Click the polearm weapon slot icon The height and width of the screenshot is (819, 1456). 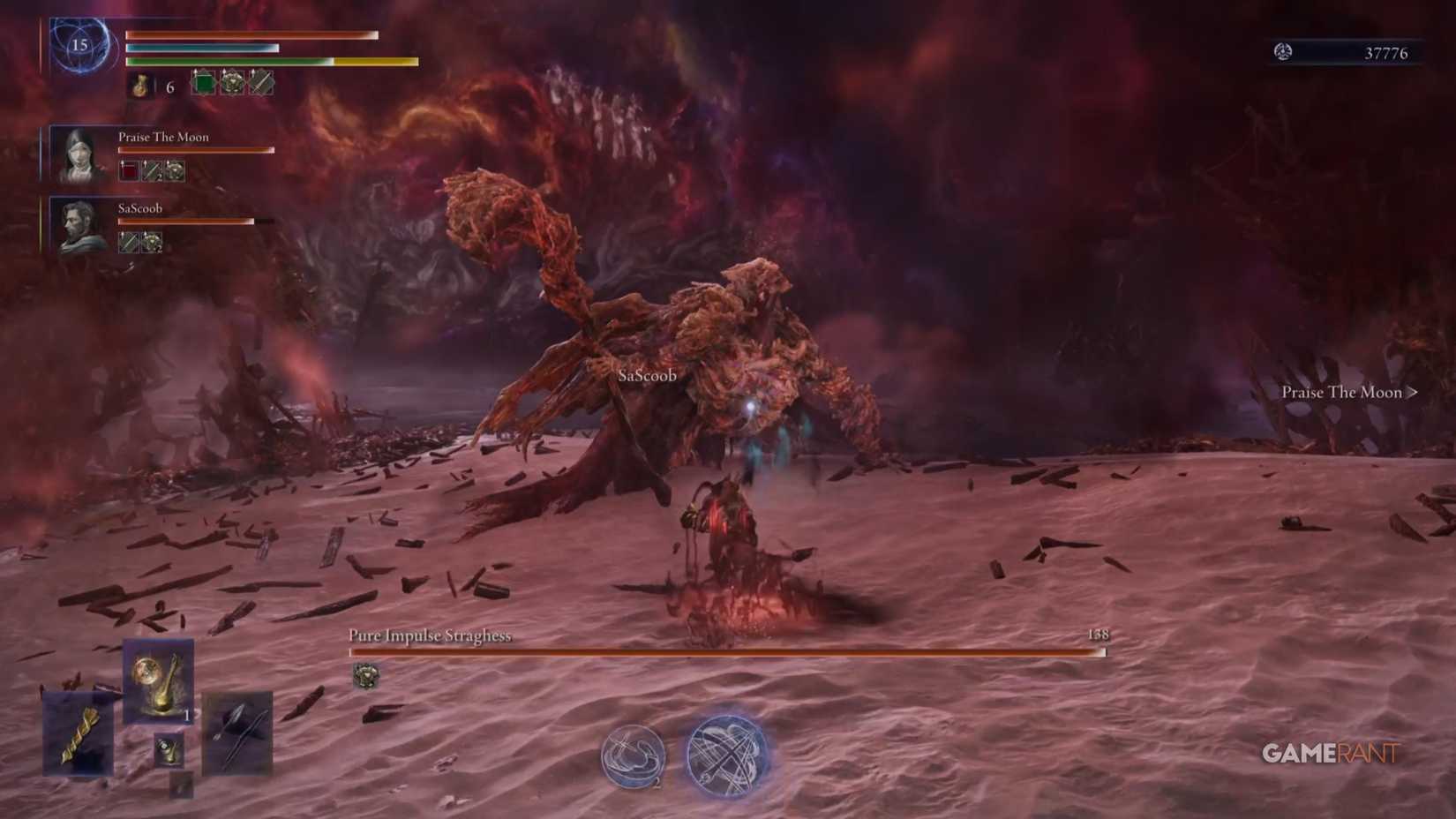coord(182,785)
